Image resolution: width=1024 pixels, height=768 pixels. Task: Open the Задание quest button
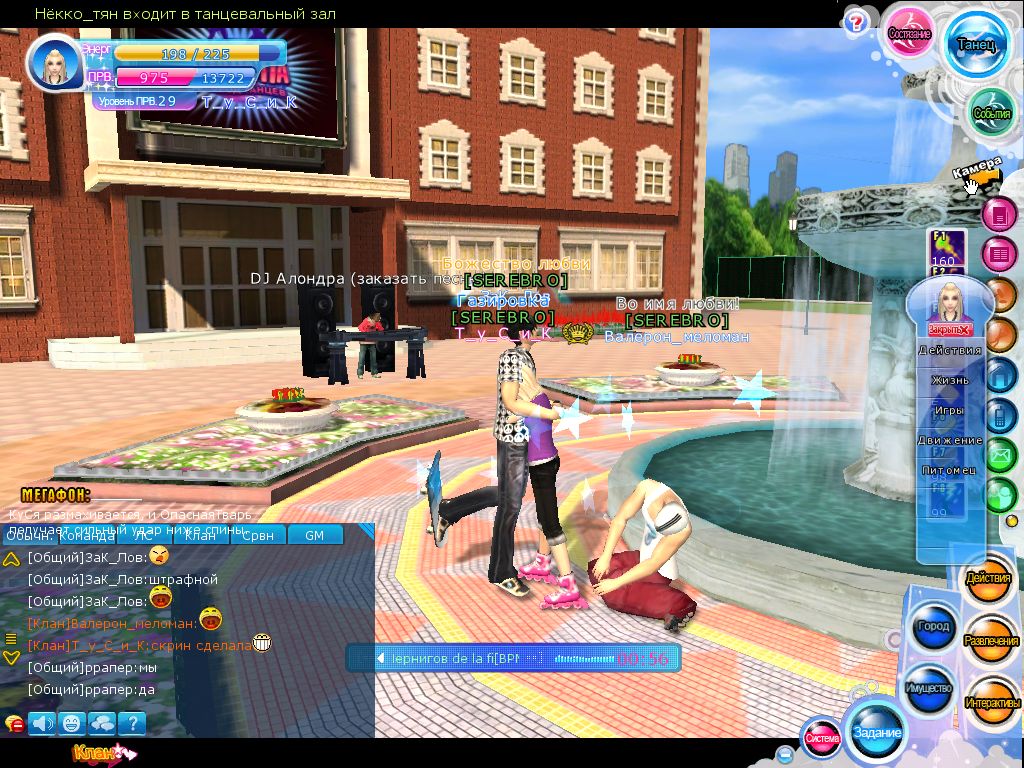877,732
